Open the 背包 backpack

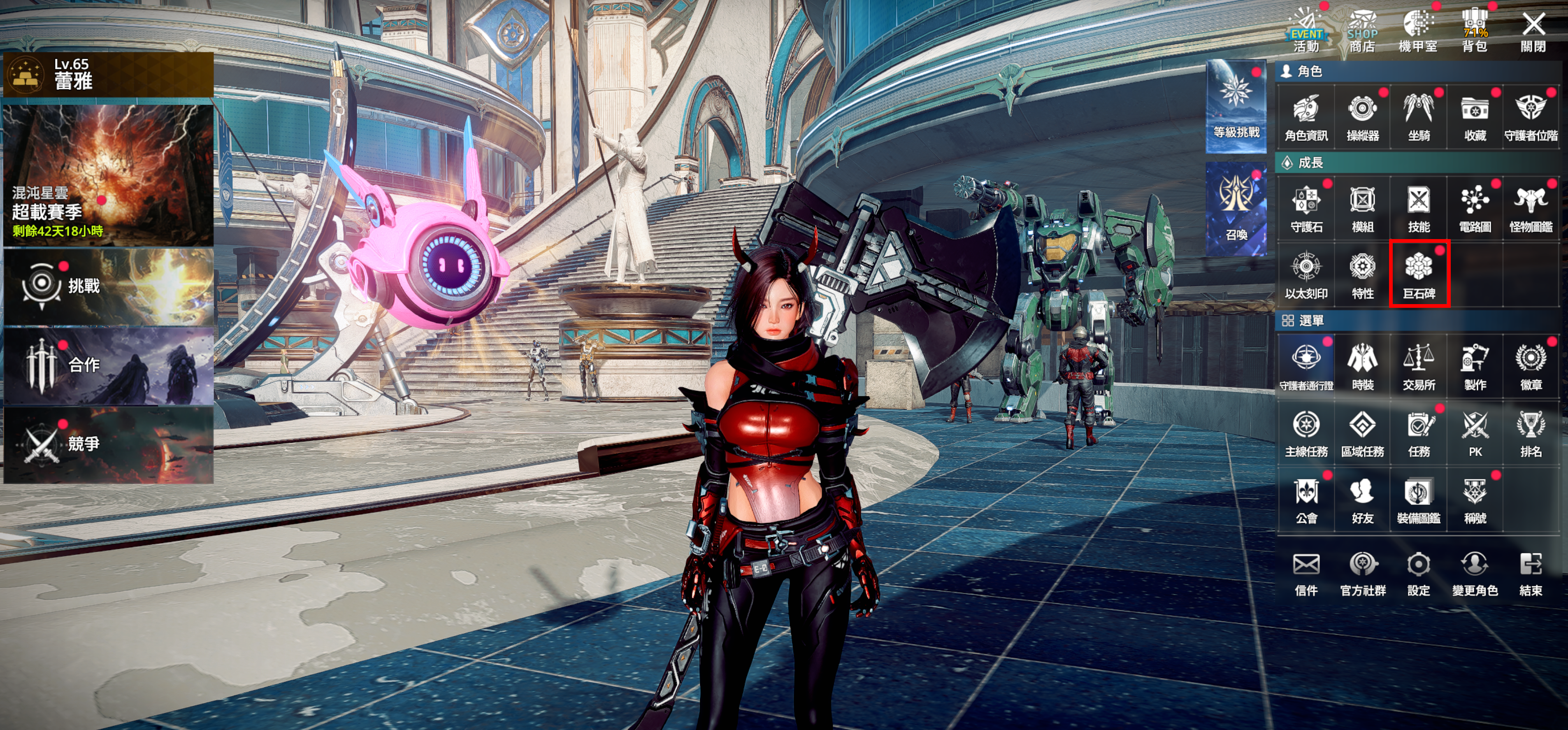(x=1475, y=32)
